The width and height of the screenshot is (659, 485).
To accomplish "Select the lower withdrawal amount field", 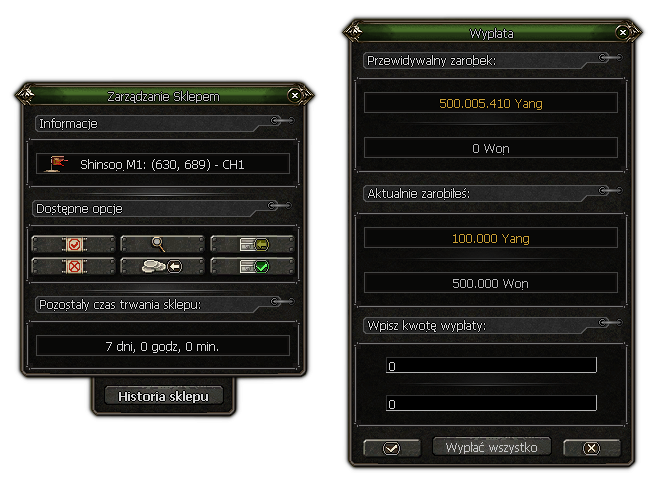I will tap(491, 404).
